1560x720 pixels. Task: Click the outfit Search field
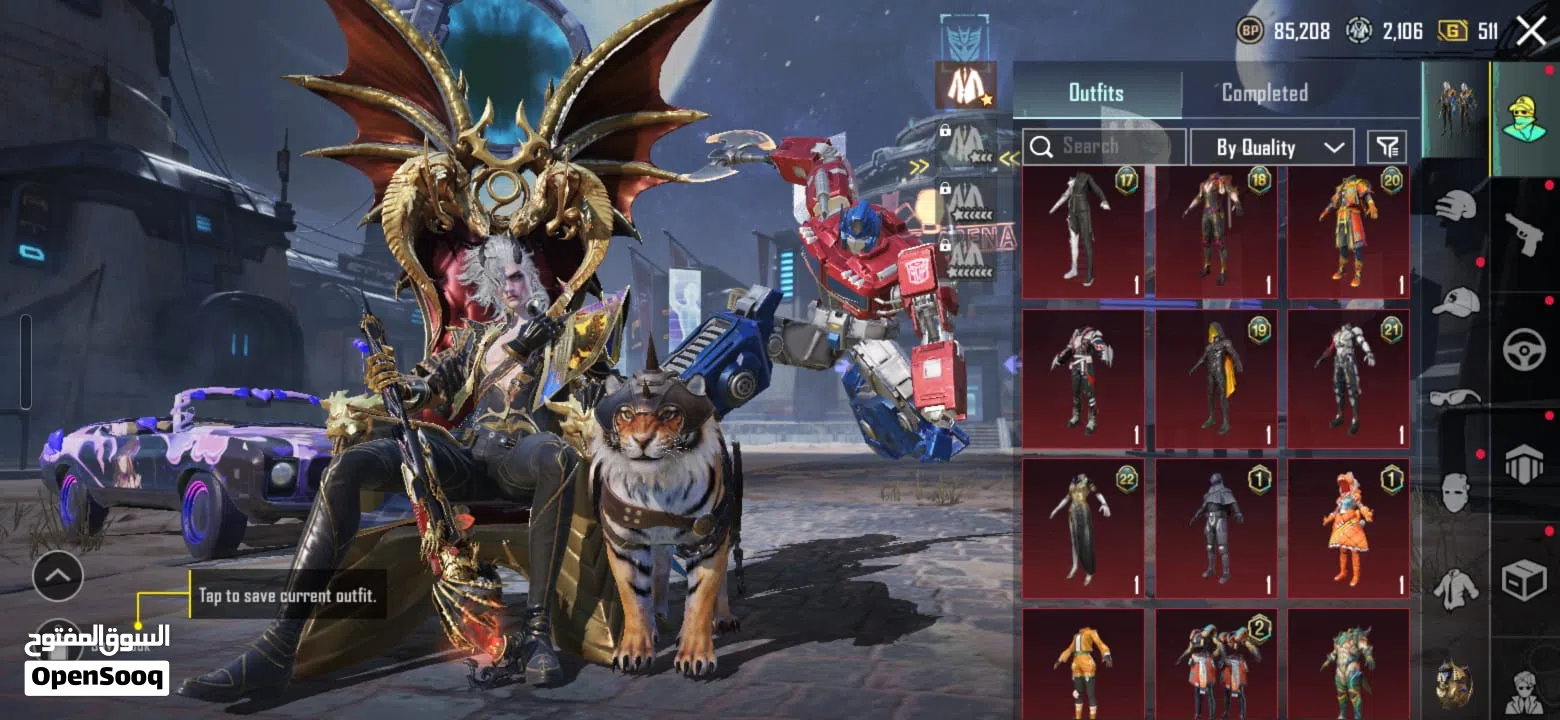point(1104,147)
